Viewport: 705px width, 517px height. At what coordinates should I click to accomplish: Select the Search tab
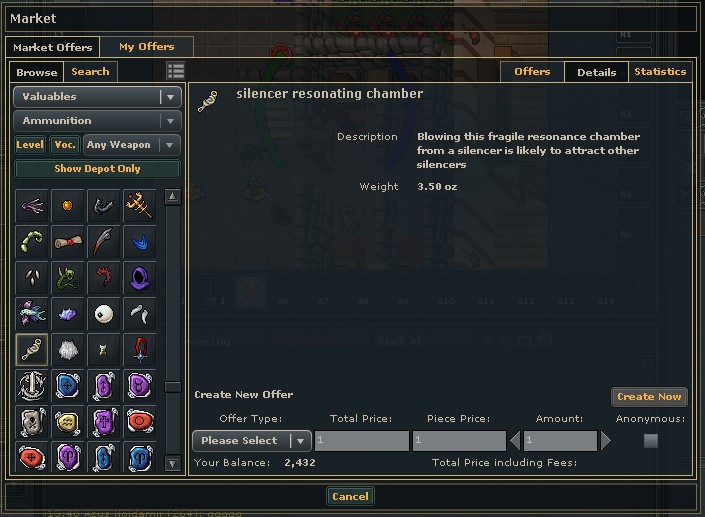point(90,72)
